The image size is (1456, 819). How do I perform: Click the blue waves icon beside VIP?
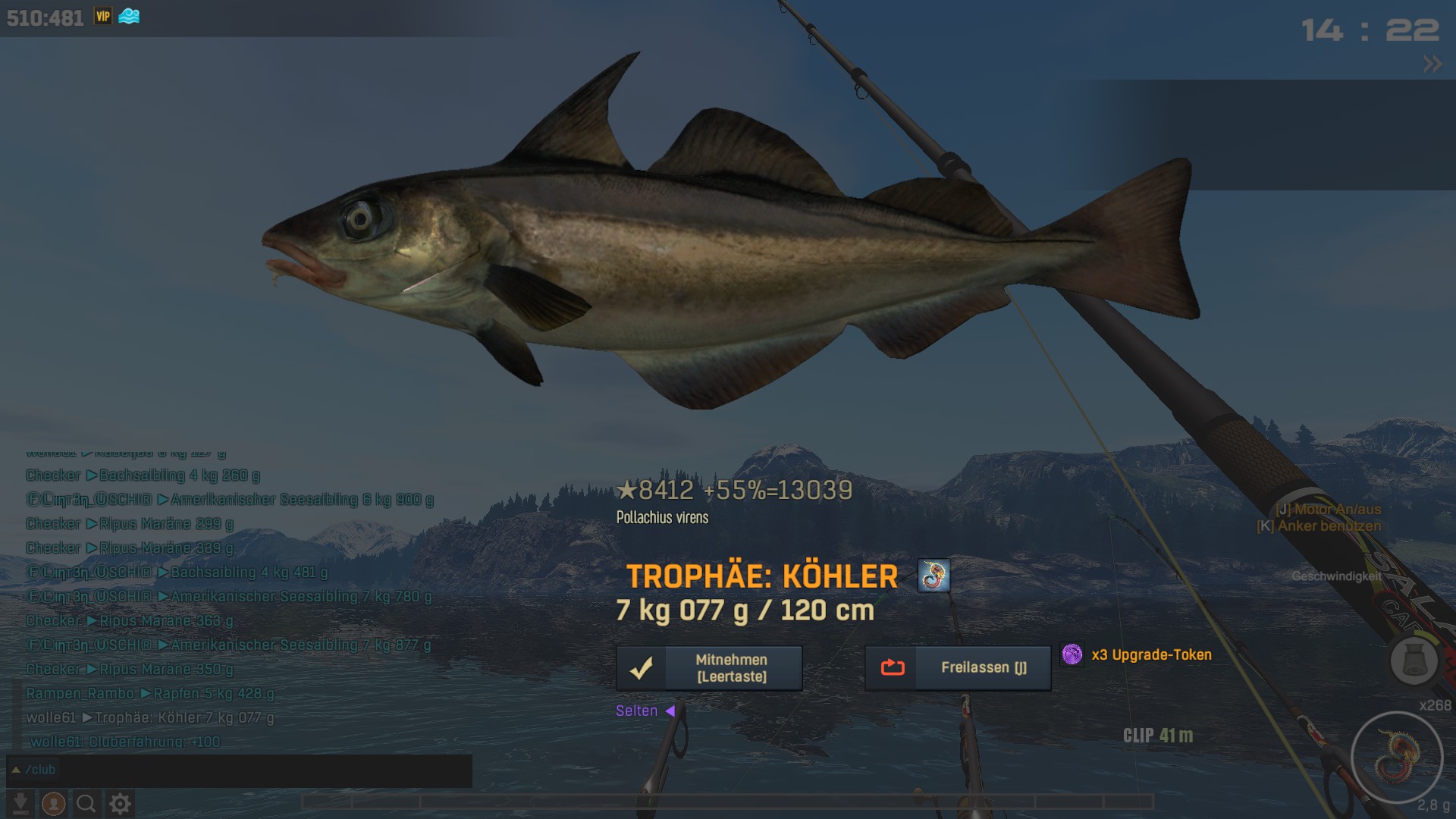click(x=129, y=17)
